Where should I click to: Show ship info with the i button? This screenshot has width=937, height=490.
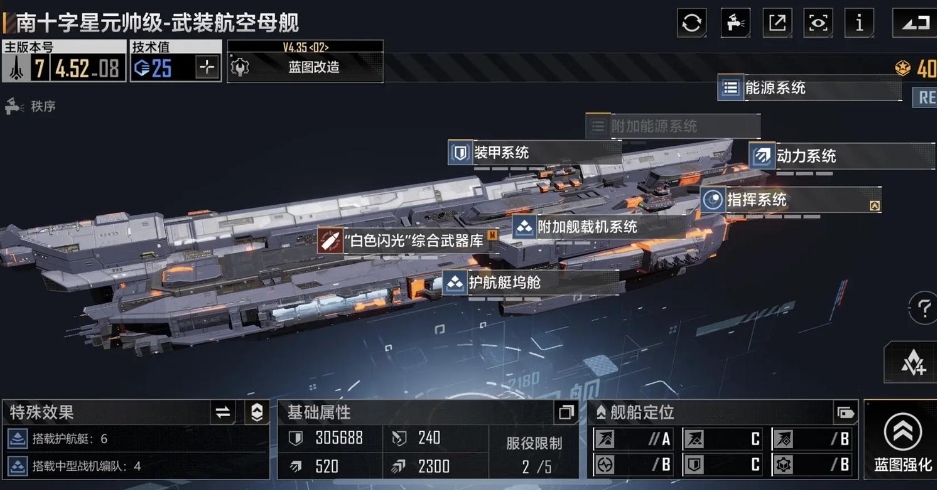pos(859,22)
